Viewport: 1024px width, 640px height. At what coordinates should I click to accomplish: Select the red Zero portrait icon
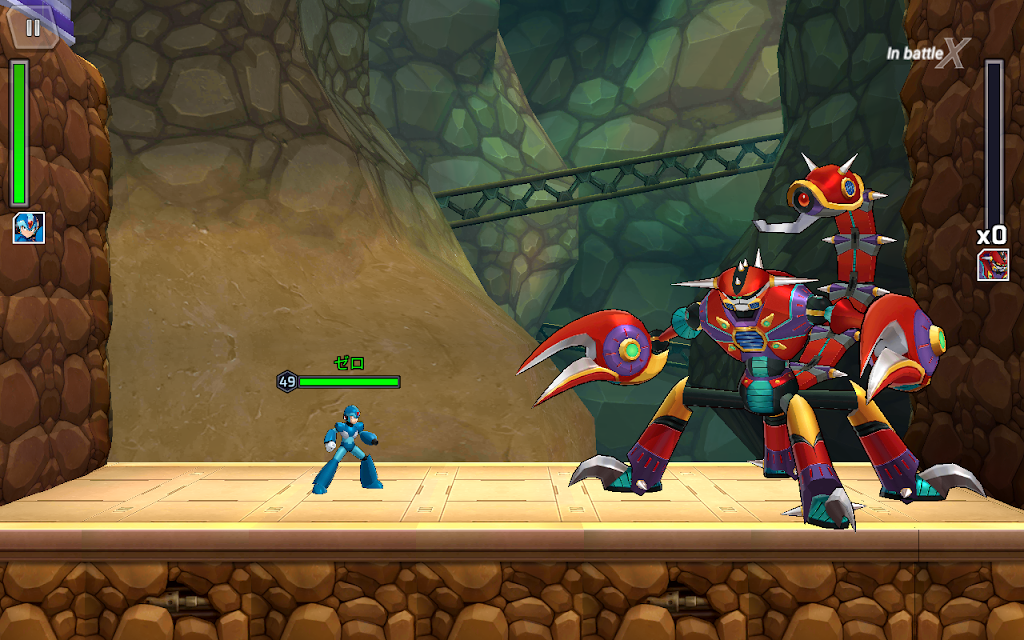click(x=992, y=265)
